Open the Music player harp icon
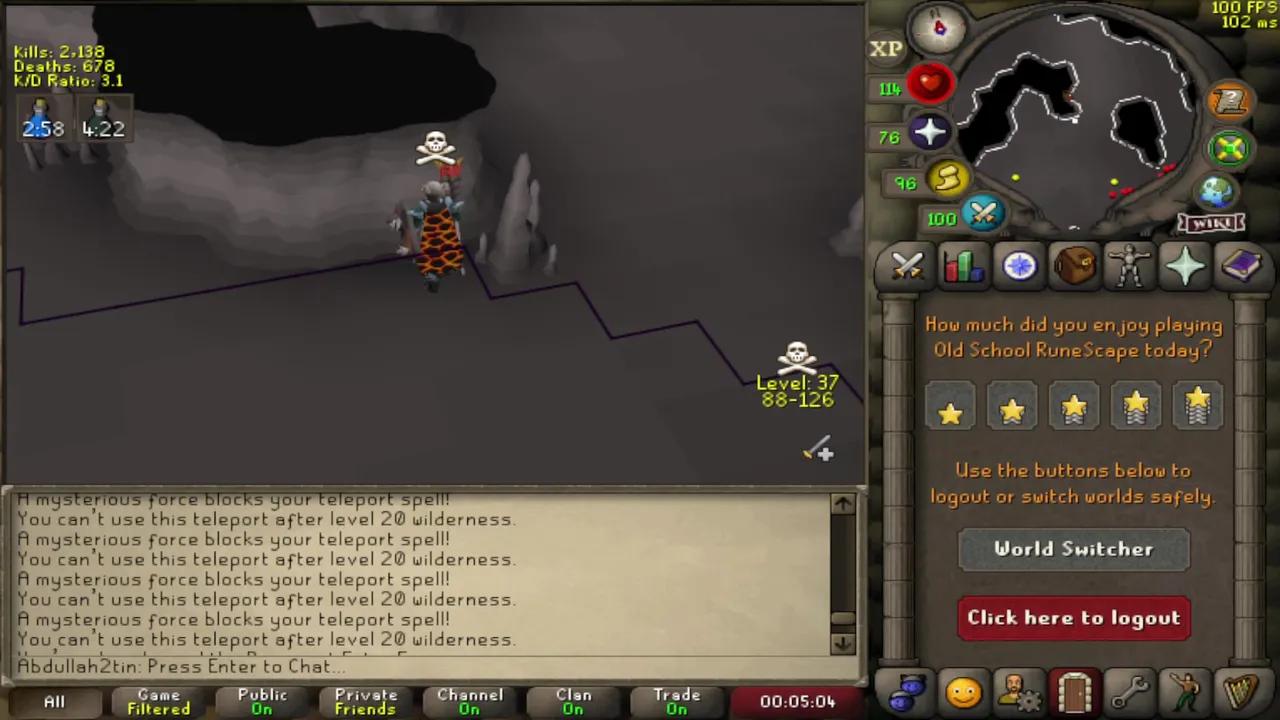 (x=1241, y=690)
